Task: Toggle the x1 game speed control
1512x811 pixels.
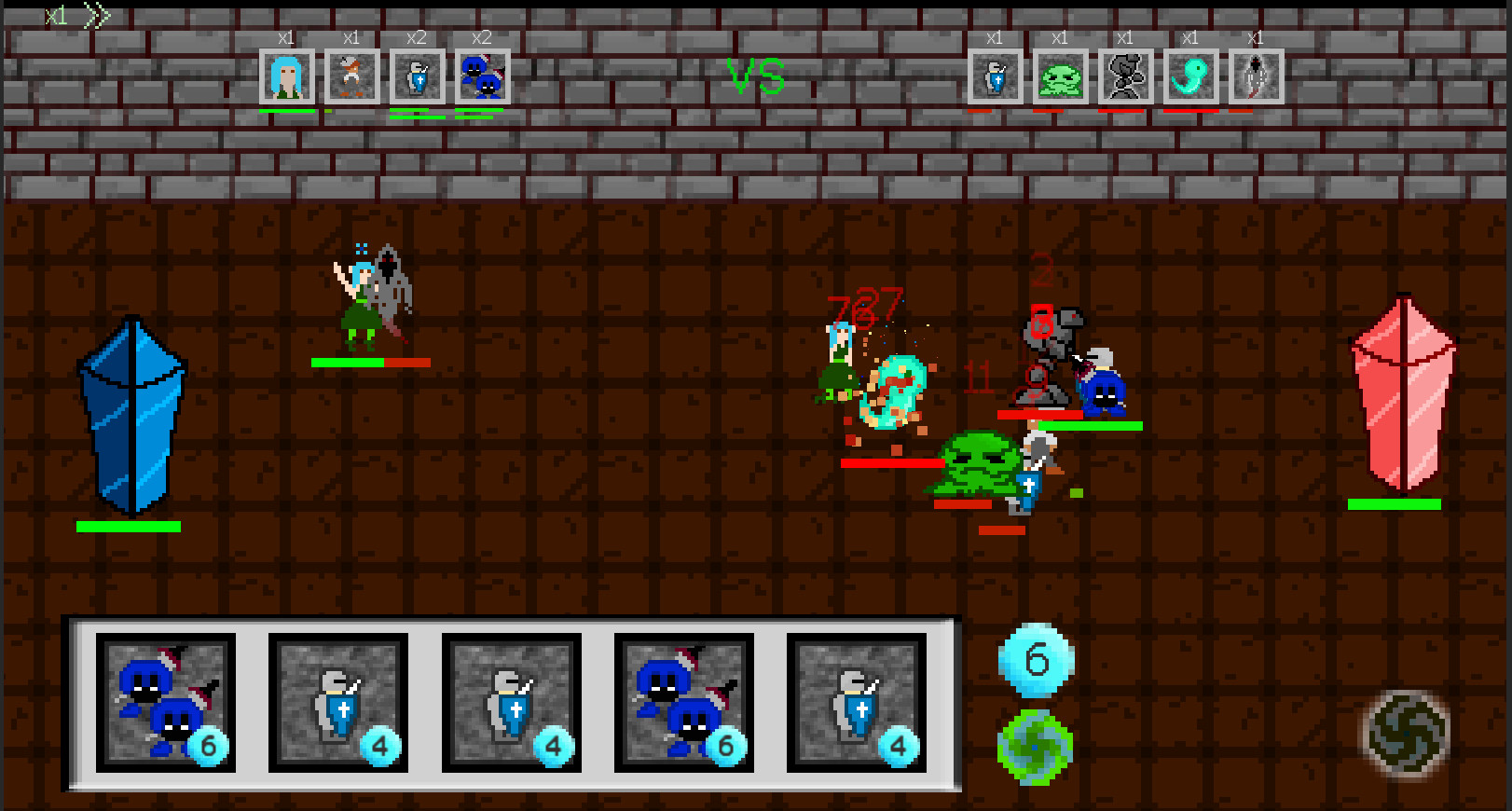Action: click(x=58, y=15)
